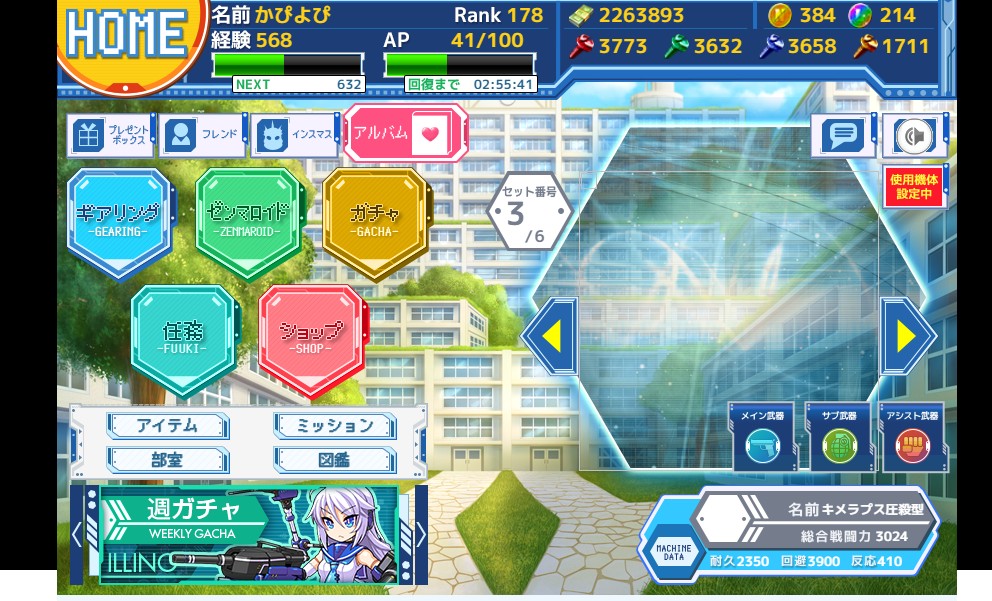Open the present box

(x=112, y=136)
